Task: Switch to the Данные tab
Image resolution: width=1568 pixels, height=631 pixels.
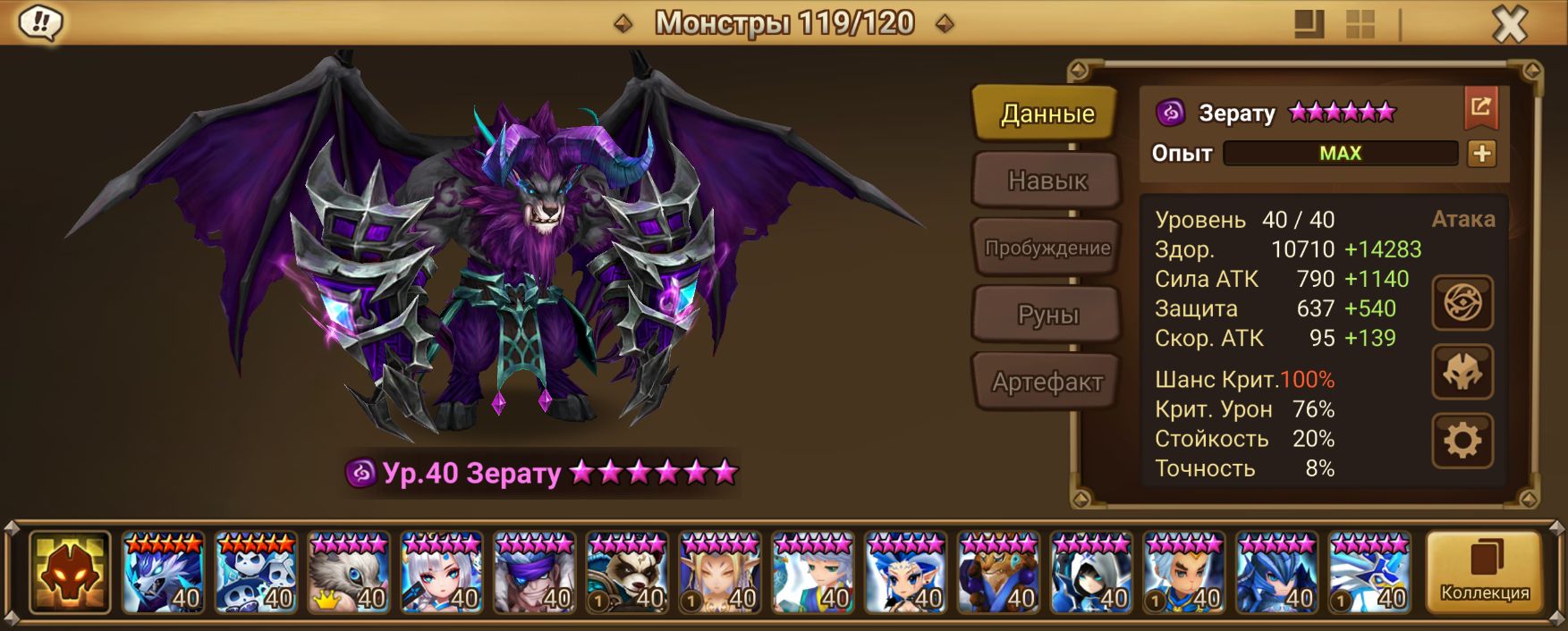Action: (1046, 114)
